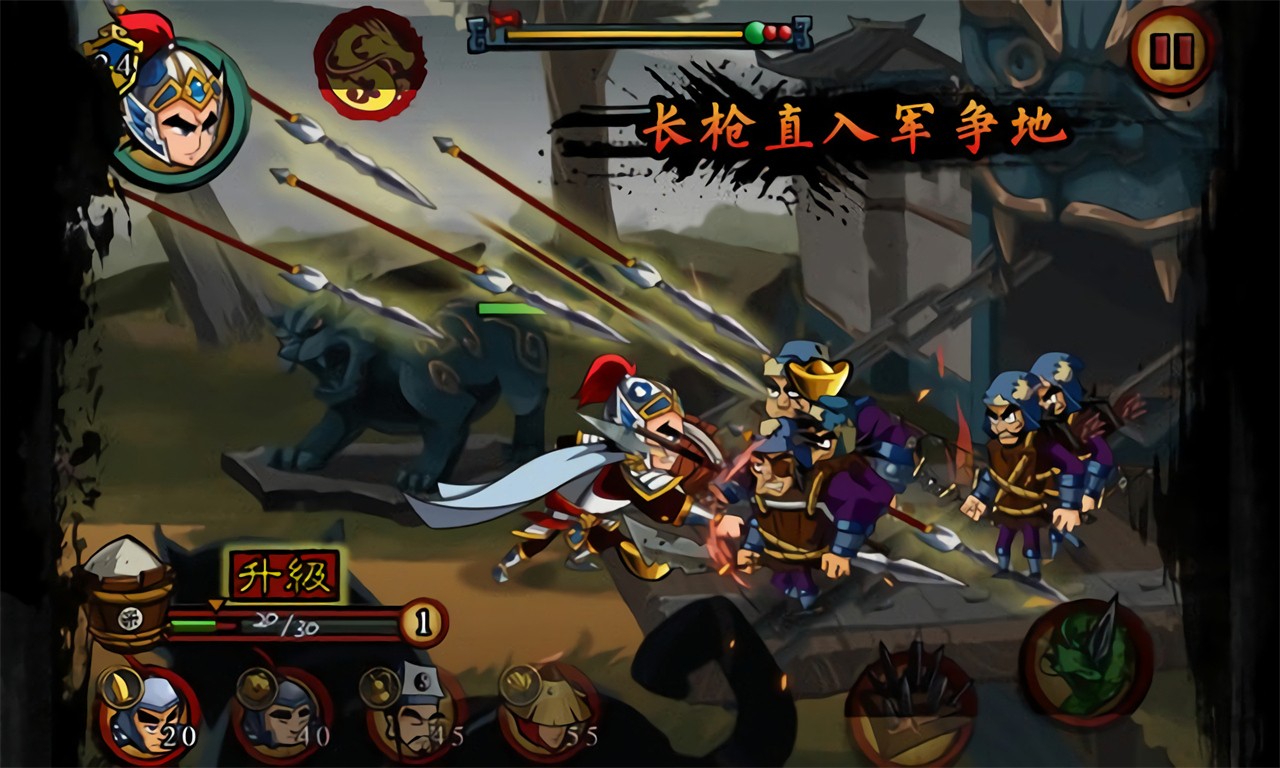The height and width of the screenshot is (768, 1280).
Task: Tap the 升級 upgrade button
Action: click(x=285, y=576)
